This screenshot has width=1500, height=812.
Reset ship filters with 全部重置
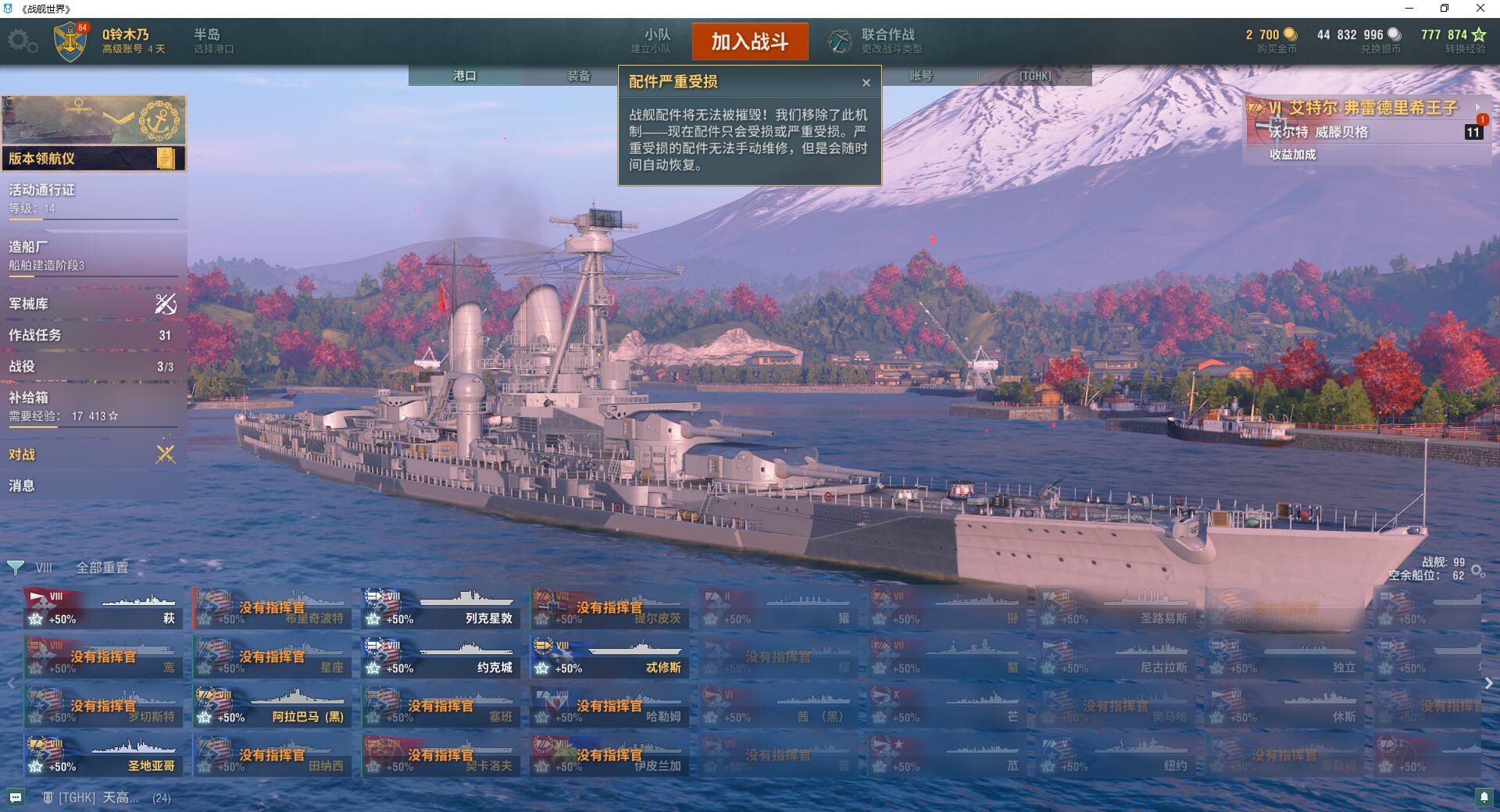tap(102, 568)
